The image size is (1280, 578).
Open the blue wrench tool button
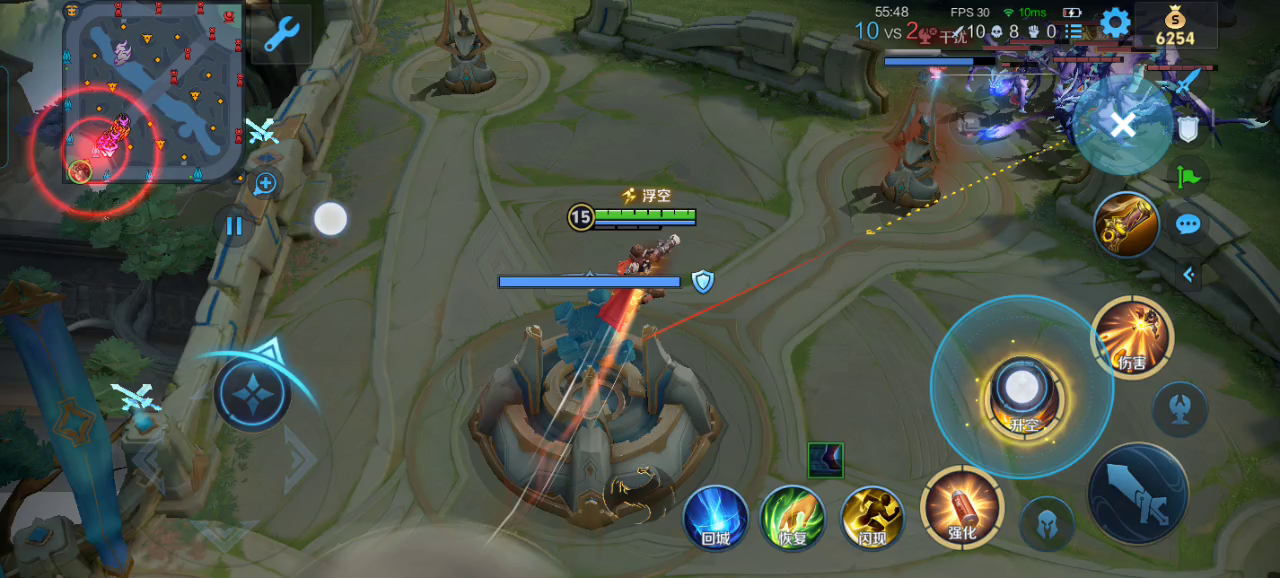[282, 33]
